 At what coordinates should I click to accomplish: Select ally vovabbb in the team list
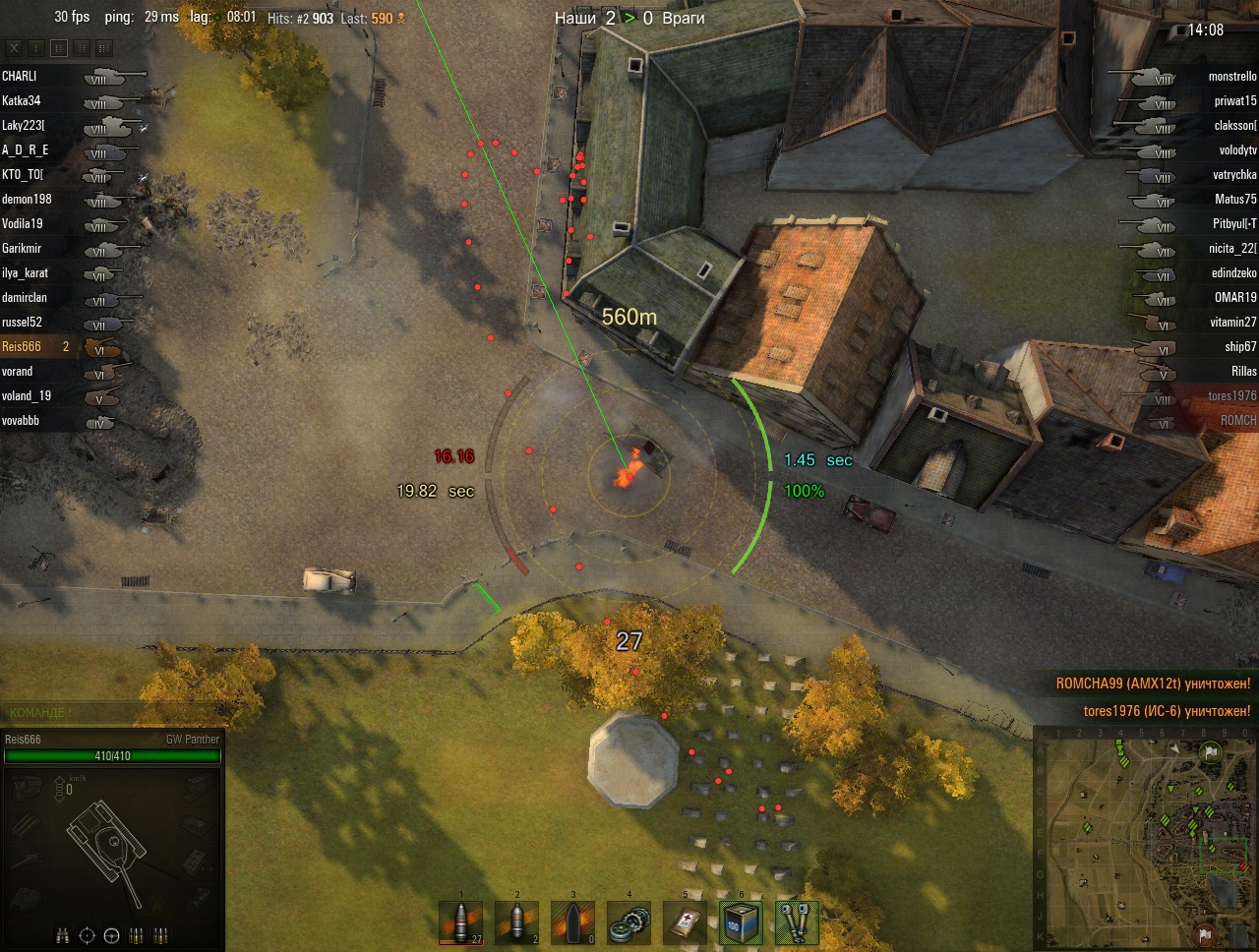point(21,420)
